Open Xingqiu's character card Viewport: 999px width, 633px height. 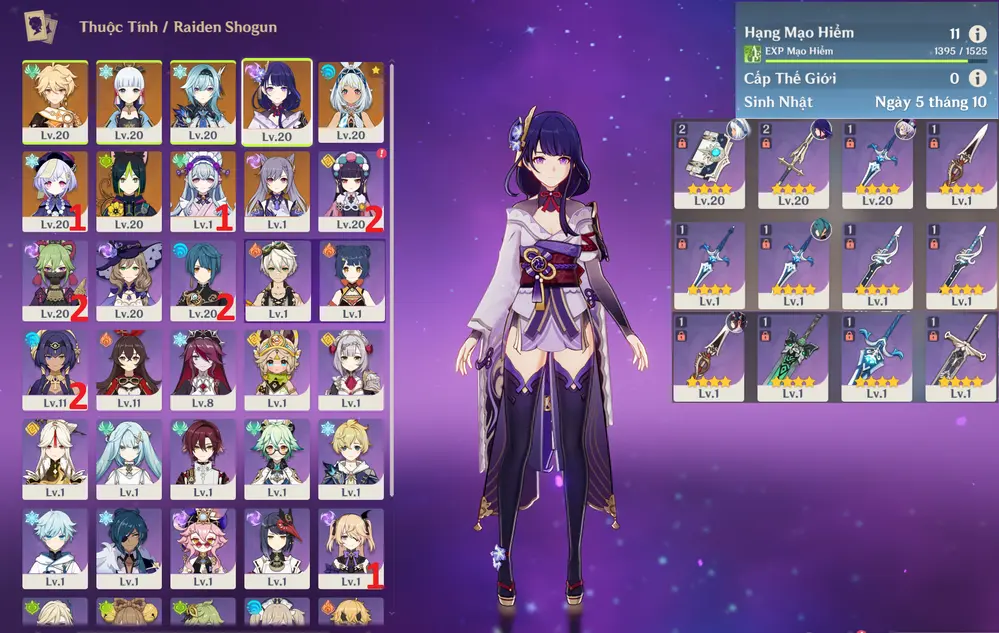tap(203, 280)
